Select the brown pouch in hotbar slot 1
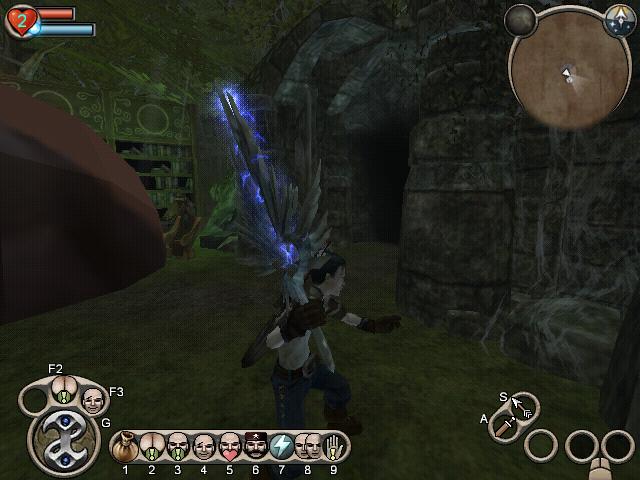Screen dimensions: 640x480 pos(126,445)
